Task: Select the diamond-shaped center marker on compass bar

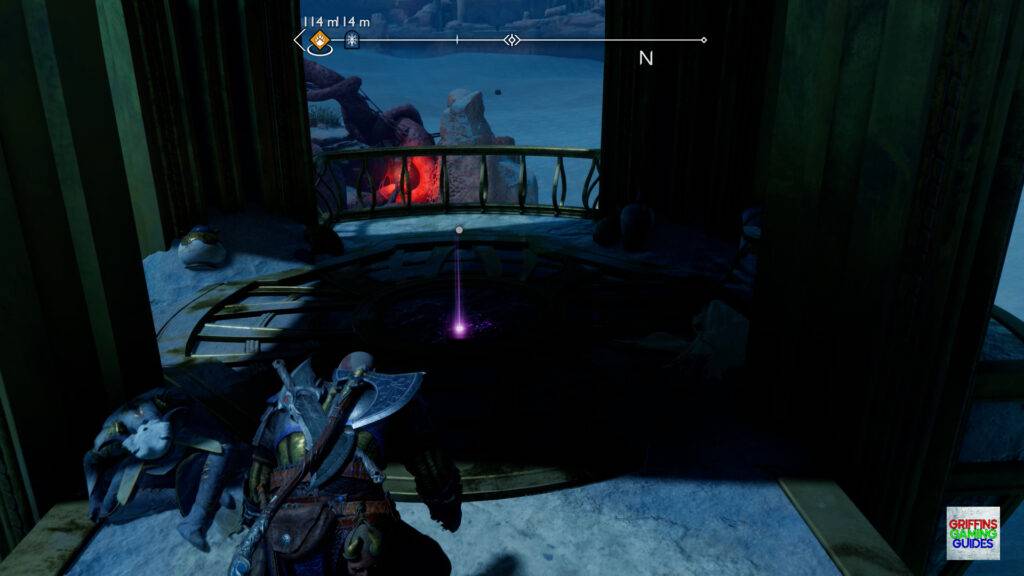Action: [x=512, y=40]
